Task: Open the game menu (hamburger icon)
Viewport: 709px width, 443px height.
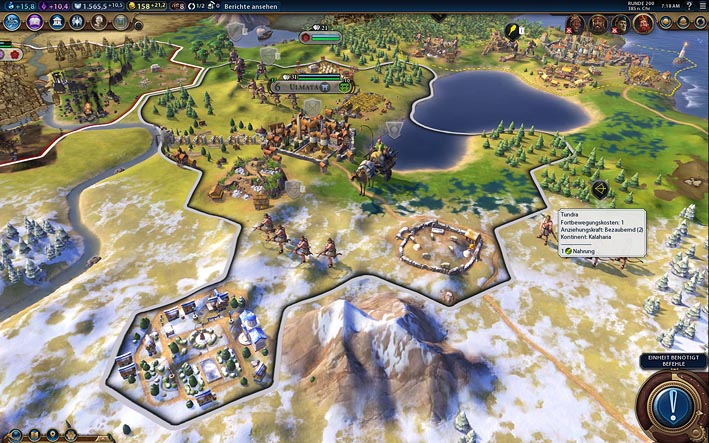Action: 699,6
